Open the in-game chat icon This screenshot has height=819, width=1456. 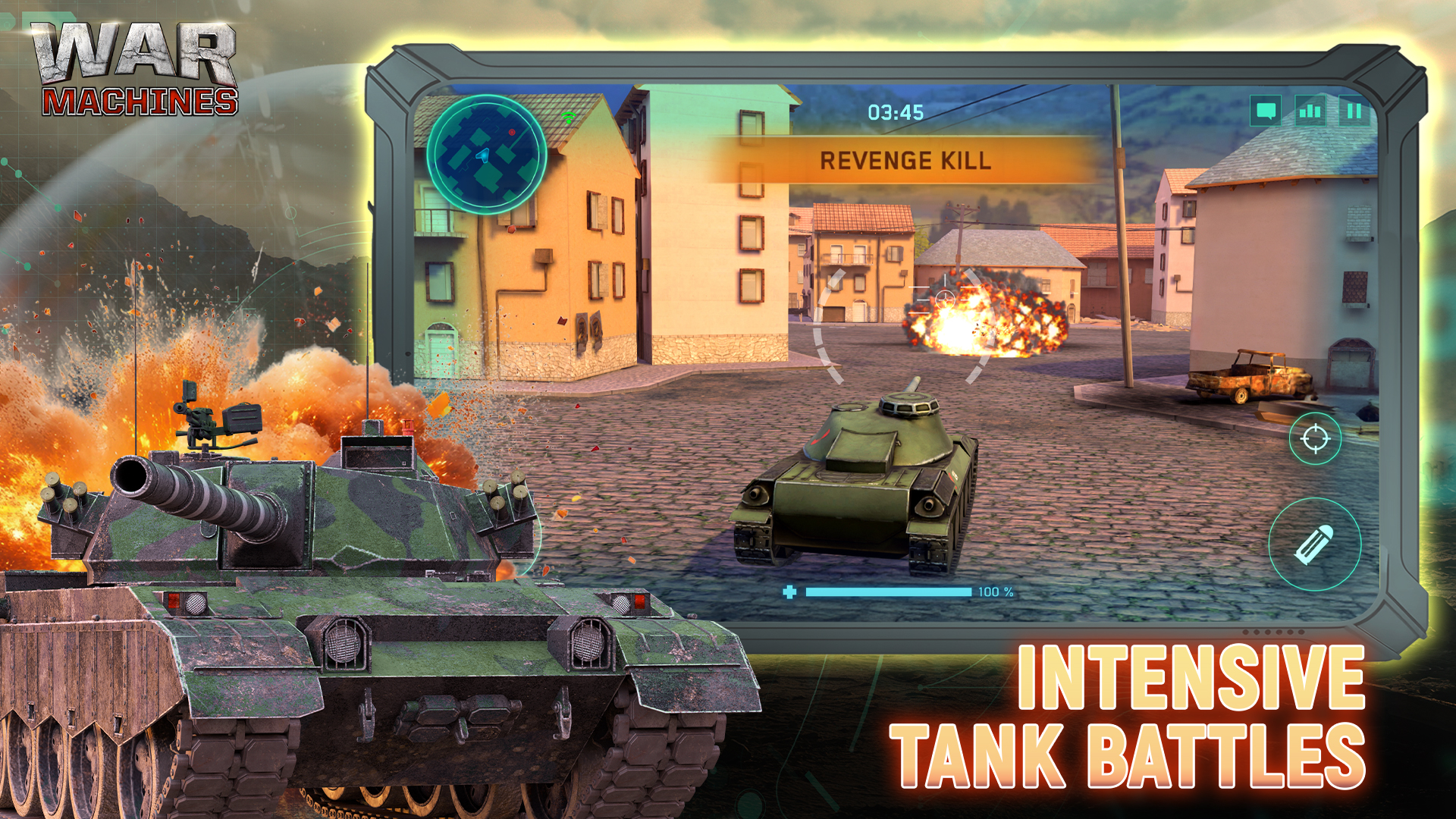pyautogui.click(x=1265, y=111)
